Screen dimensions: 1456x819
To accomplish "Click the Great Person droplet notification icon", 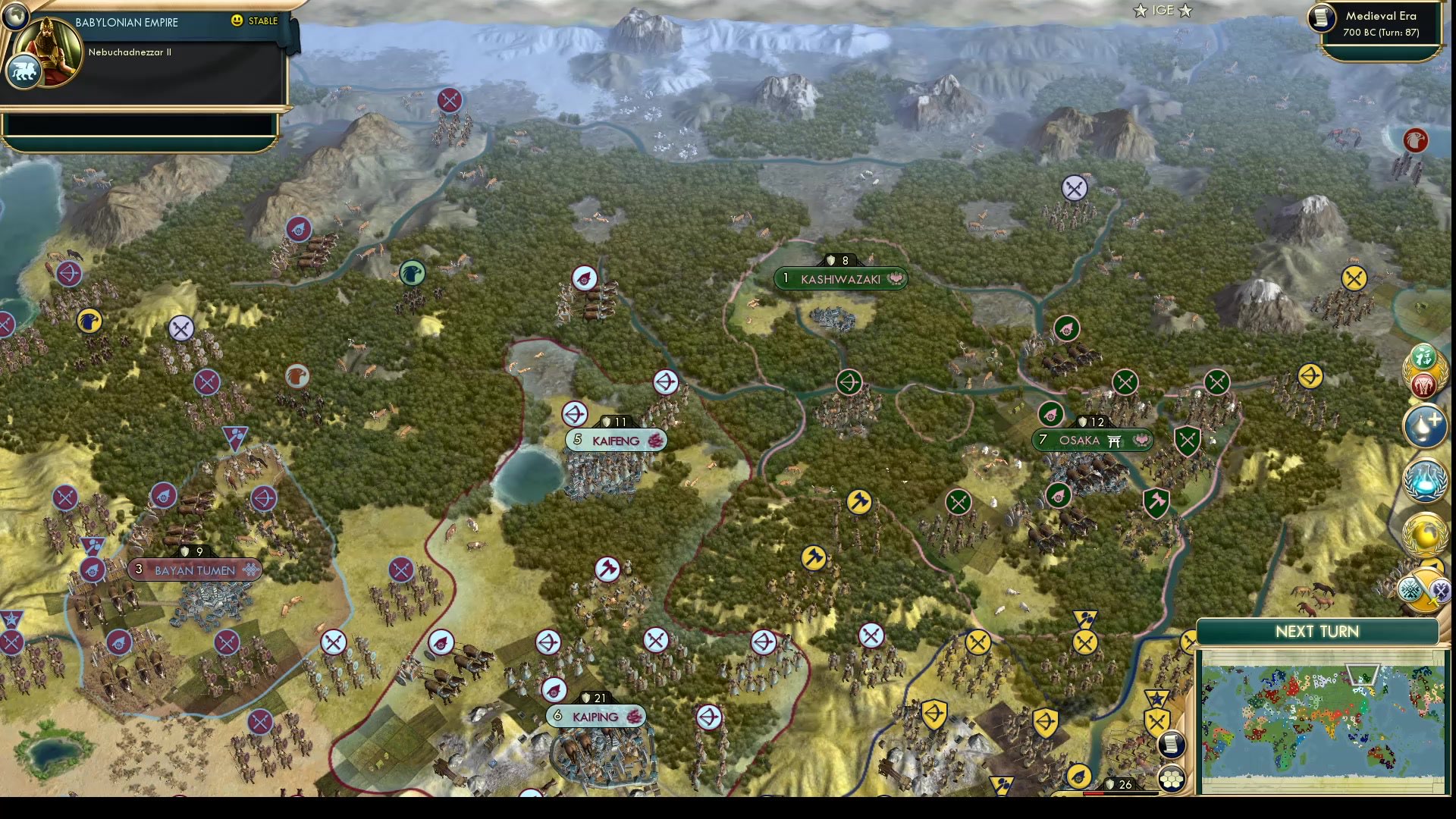I will 1426,426.
